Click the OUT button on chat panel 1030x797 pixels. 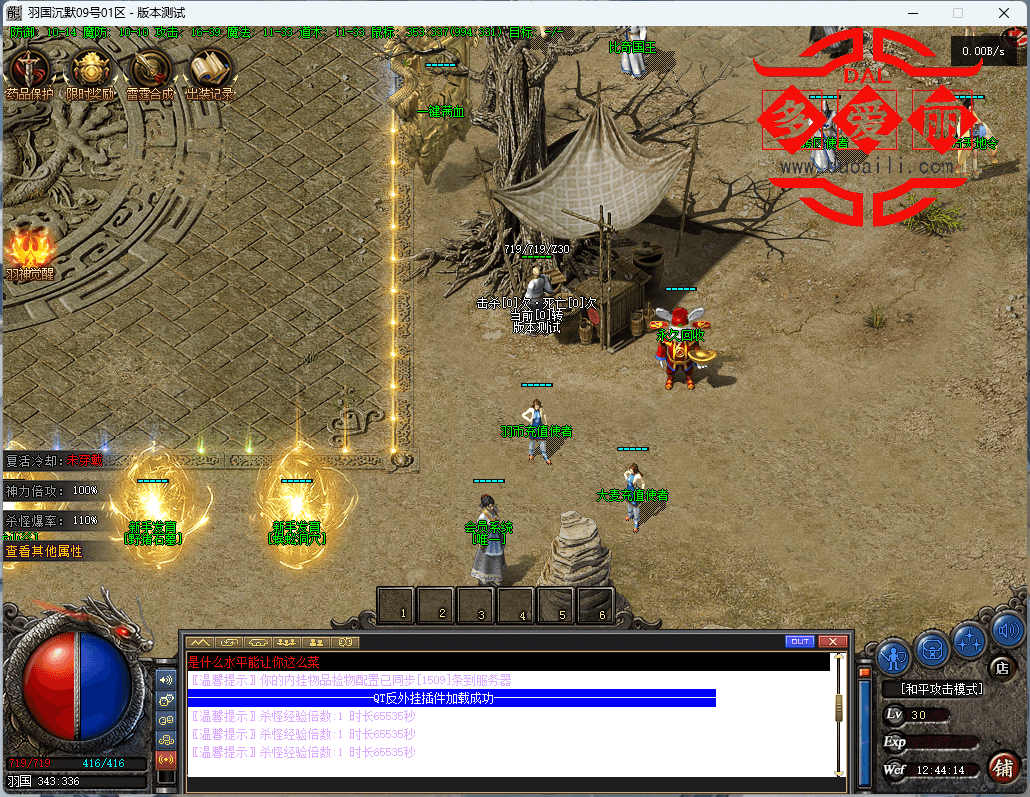coord(800,641)
